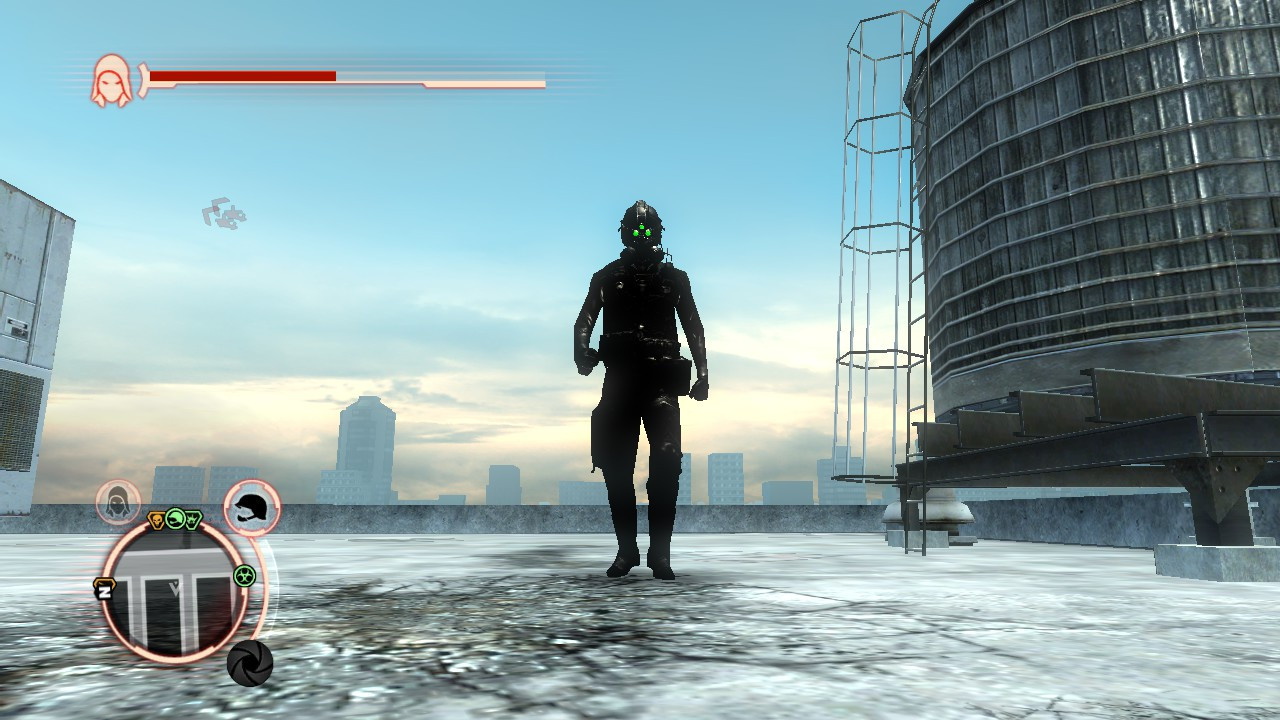Click the orange Z zone badge on the minimap
This screenshot has height=720, width=1280.
(105, 590)
